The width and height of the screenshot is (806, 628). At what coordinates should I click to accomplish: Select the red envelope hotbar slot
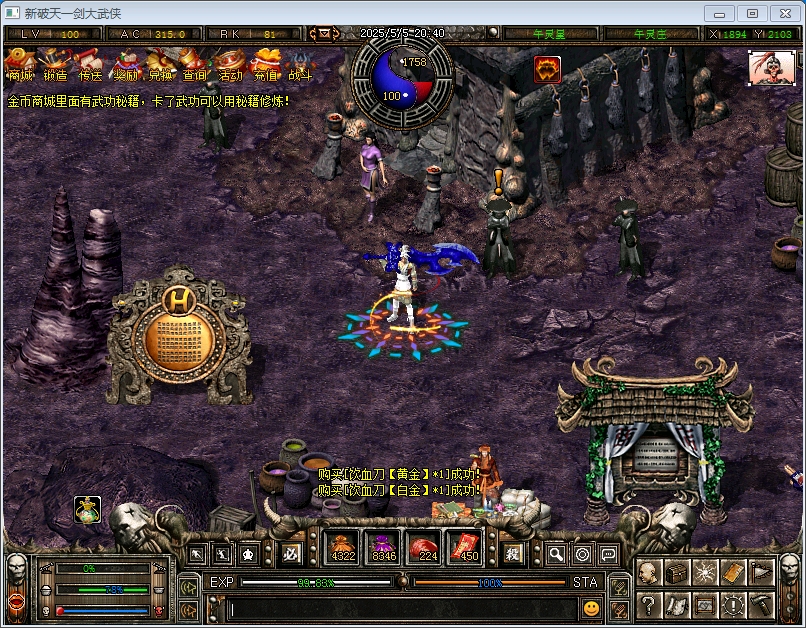pyautogui.click(x=468, y=547)
